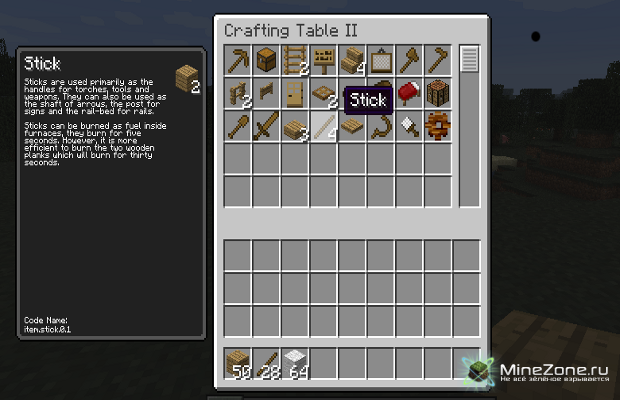Select the chest recipe slot
Viewport: 620px width, 400px height.
pyautogui.click(x=266, y=61)
